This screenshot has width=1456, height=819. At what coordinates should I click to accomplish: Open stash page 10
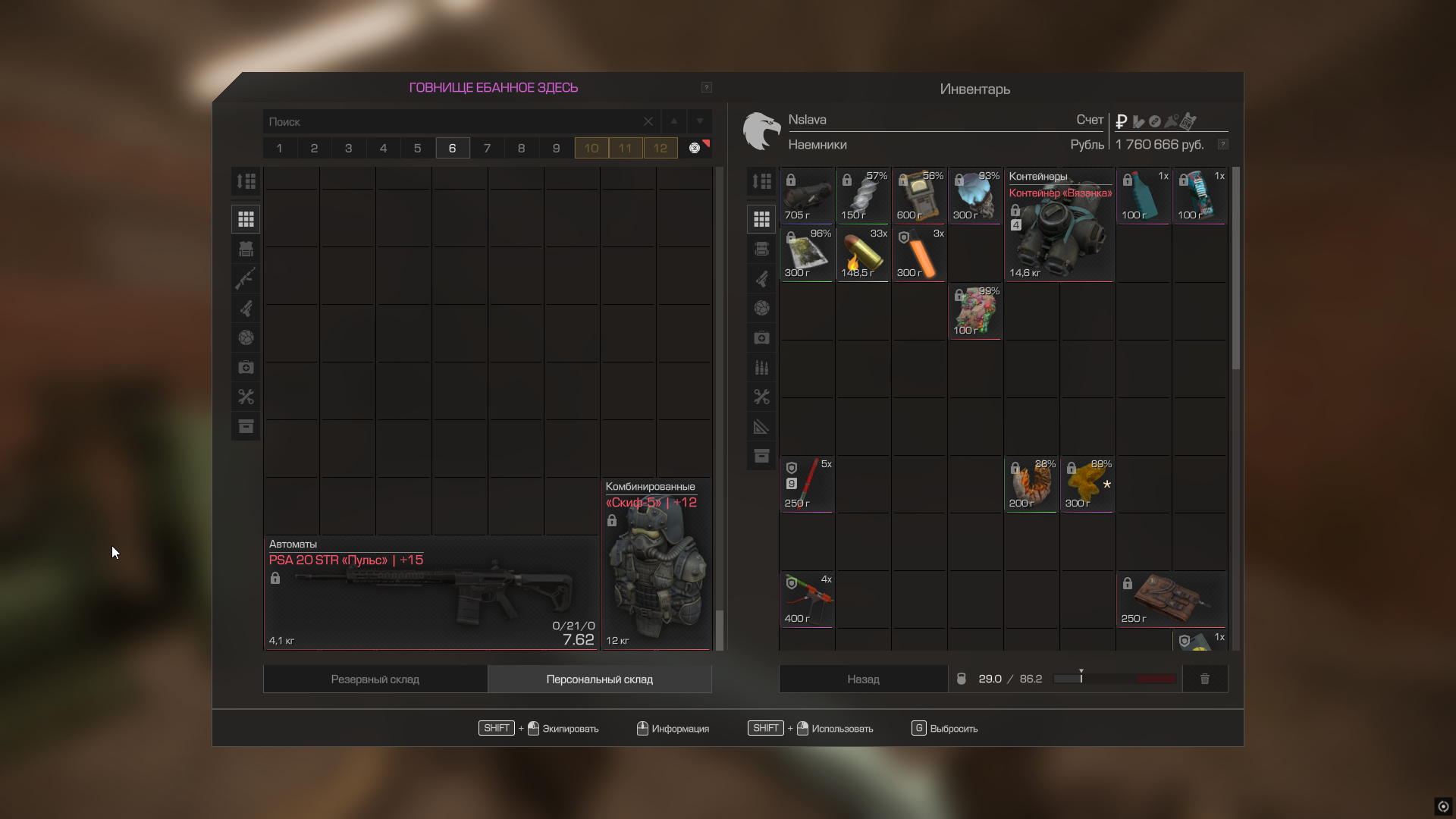tap(591, 148)
